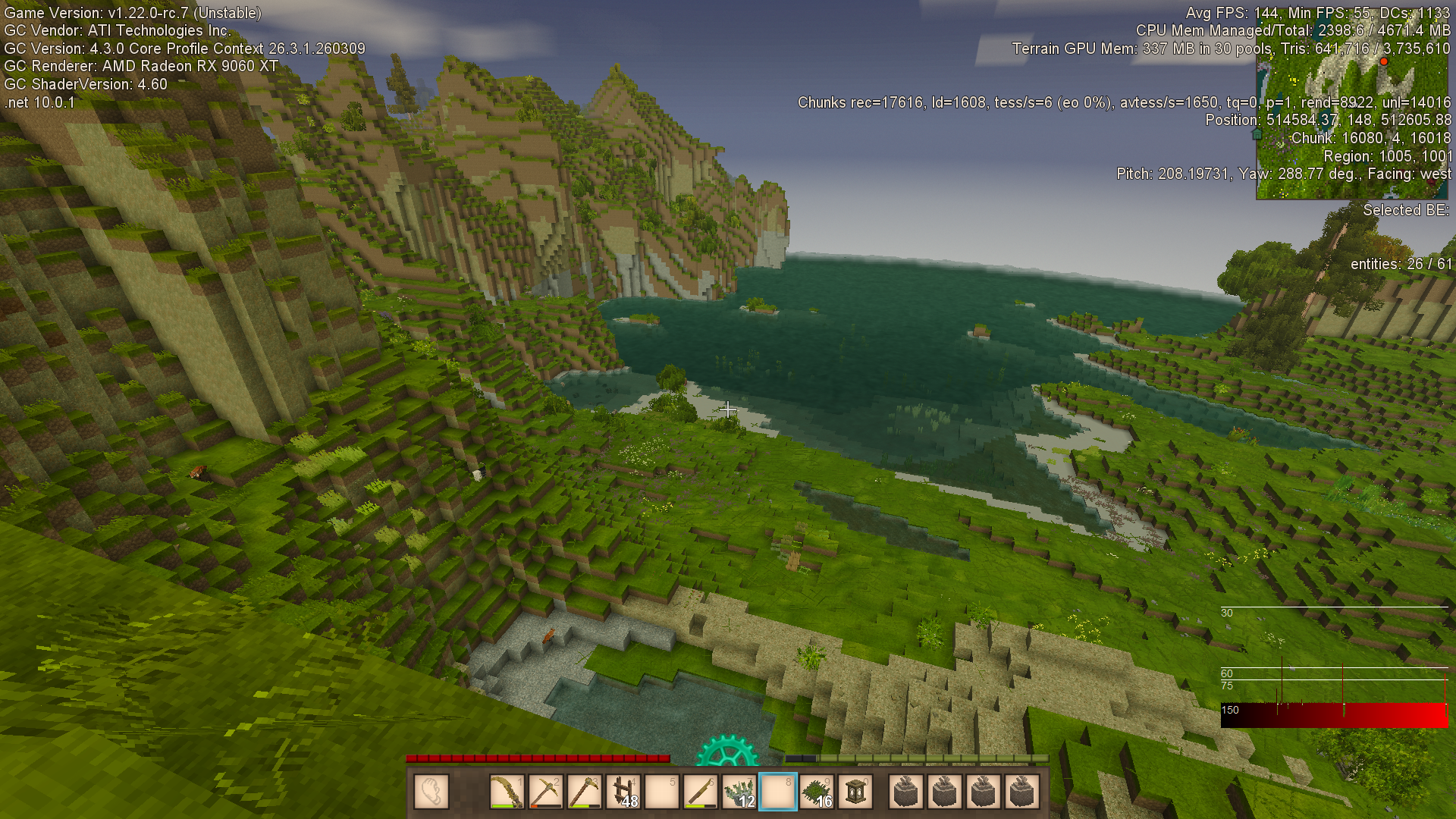Viewport: 1456px width, 819px height.
Task: Select the lantern in hotbar slot 0
Action: tap(855, 792)
